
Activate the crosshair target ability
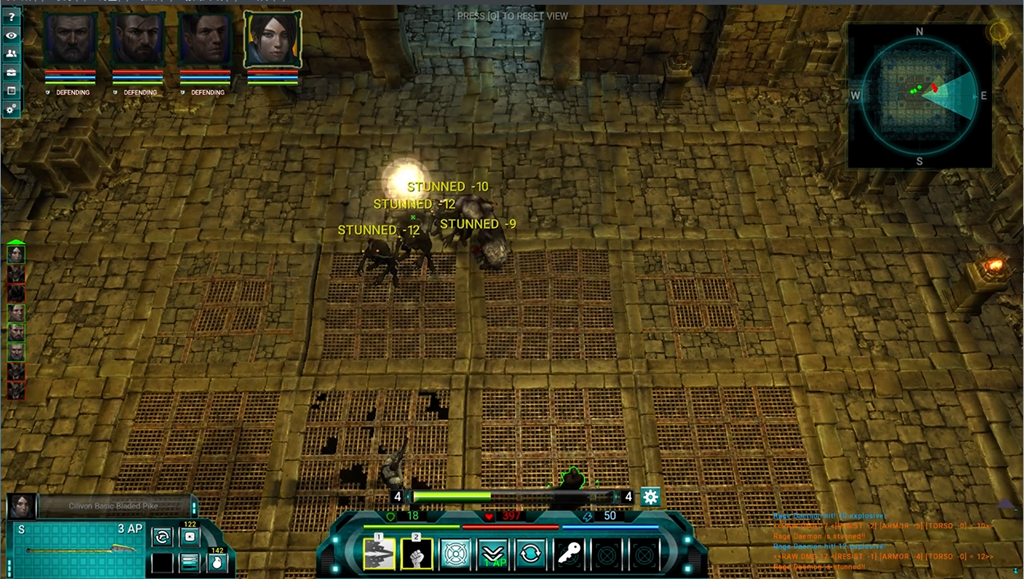click(x=455, y=553)
